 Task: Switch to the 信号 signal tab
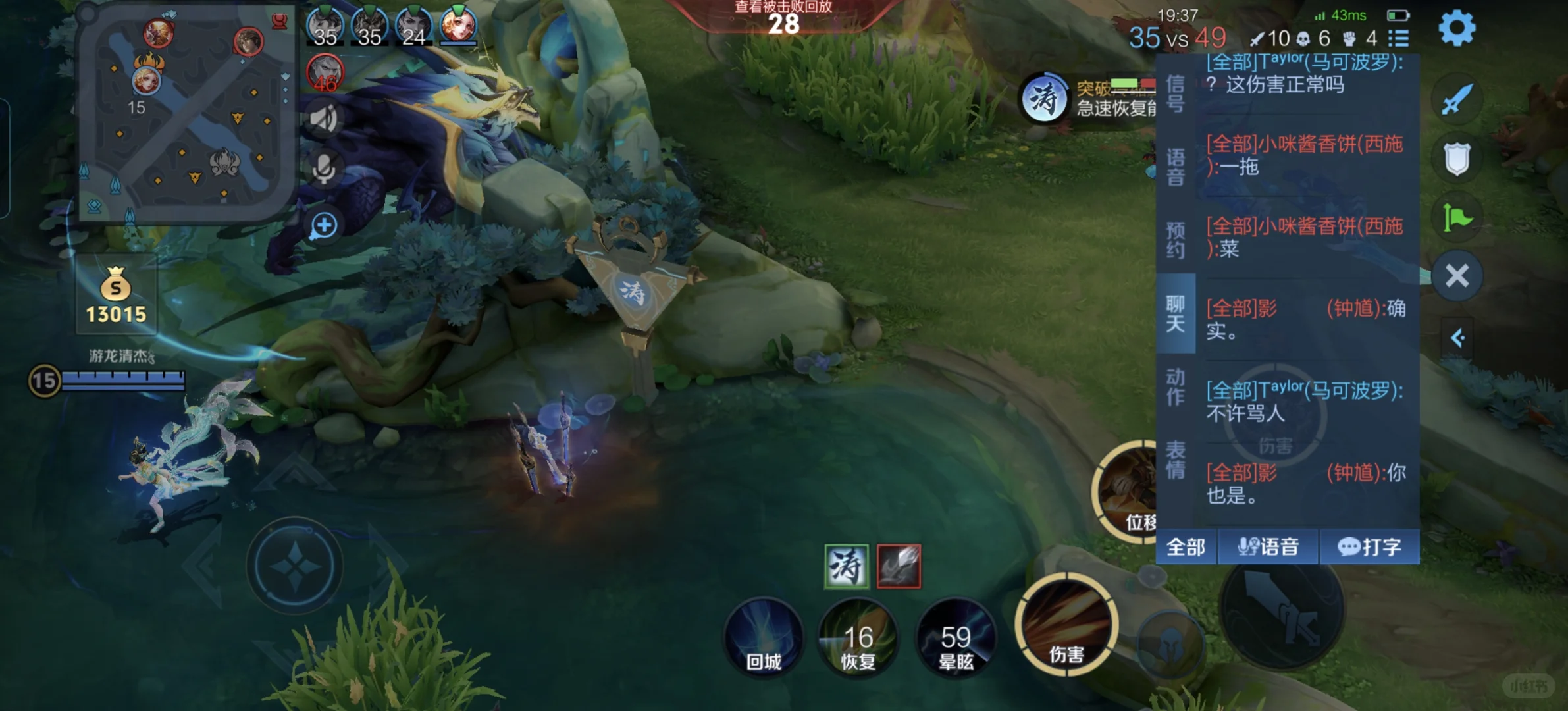1175,93
